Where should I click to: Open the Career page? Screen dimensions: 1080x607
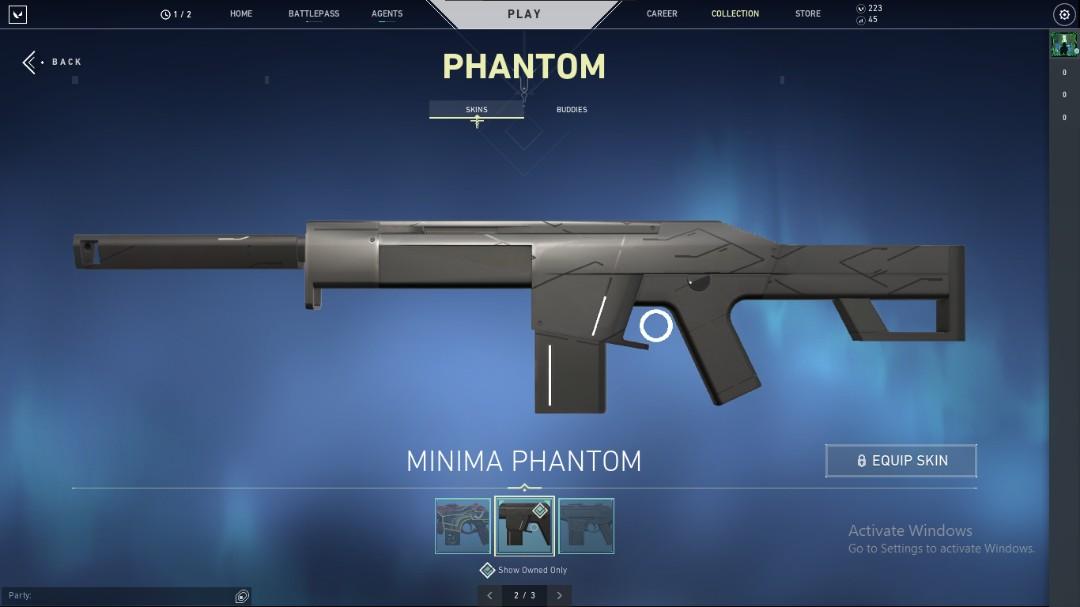pos(662,14)
